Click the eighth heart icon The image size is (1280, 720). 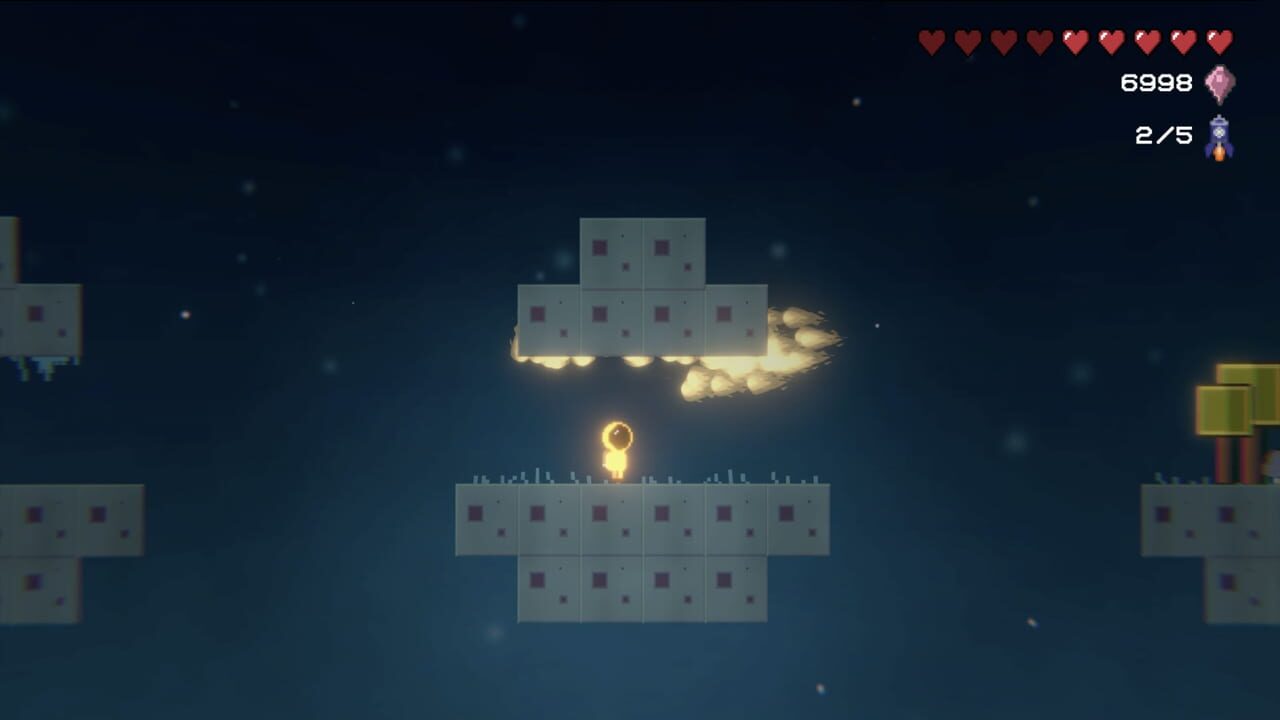1180,43
